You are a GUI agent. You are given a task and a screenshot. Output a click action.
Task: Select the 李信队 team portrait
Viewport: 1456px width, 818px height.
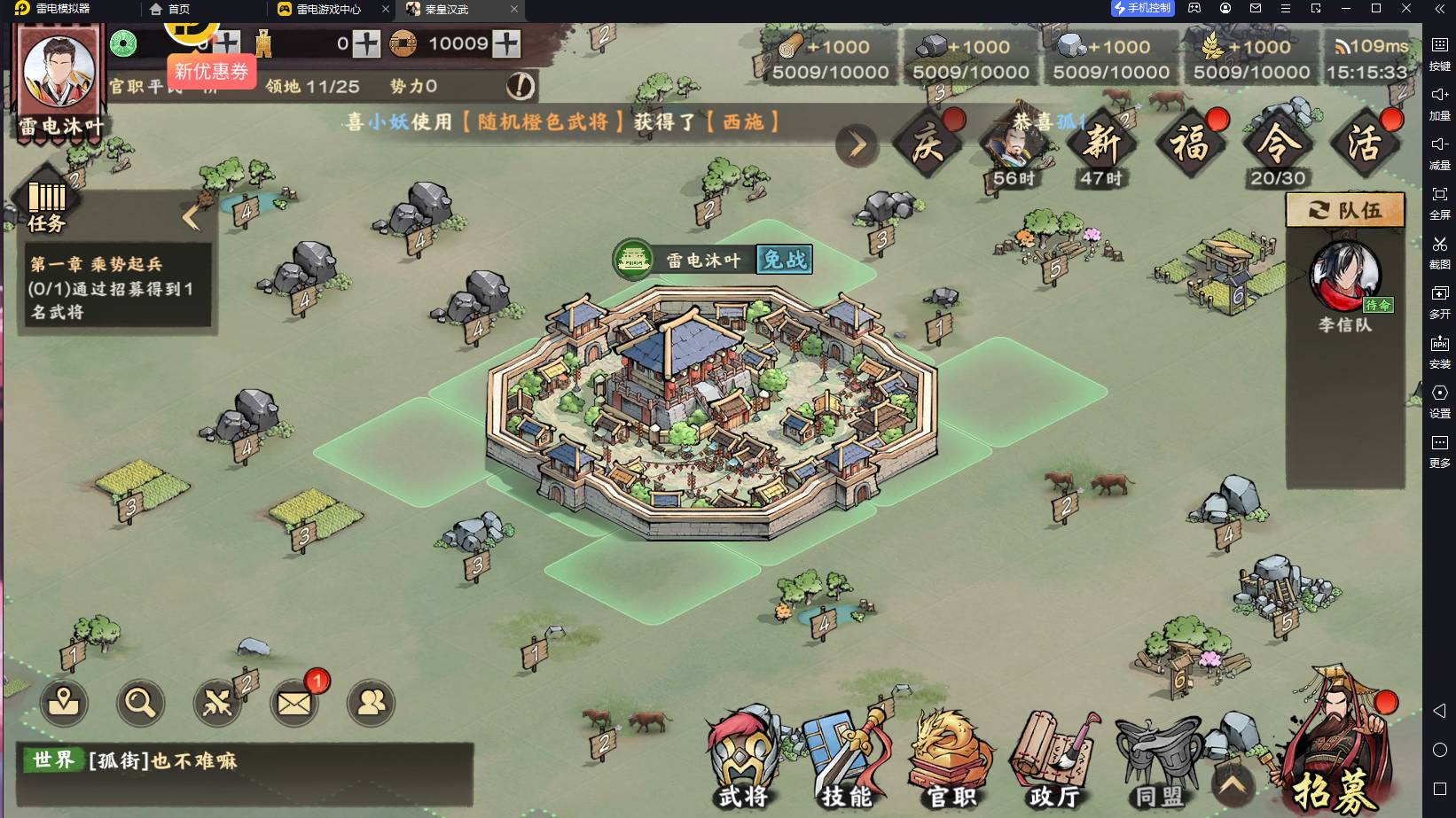tap(1344, 278)
